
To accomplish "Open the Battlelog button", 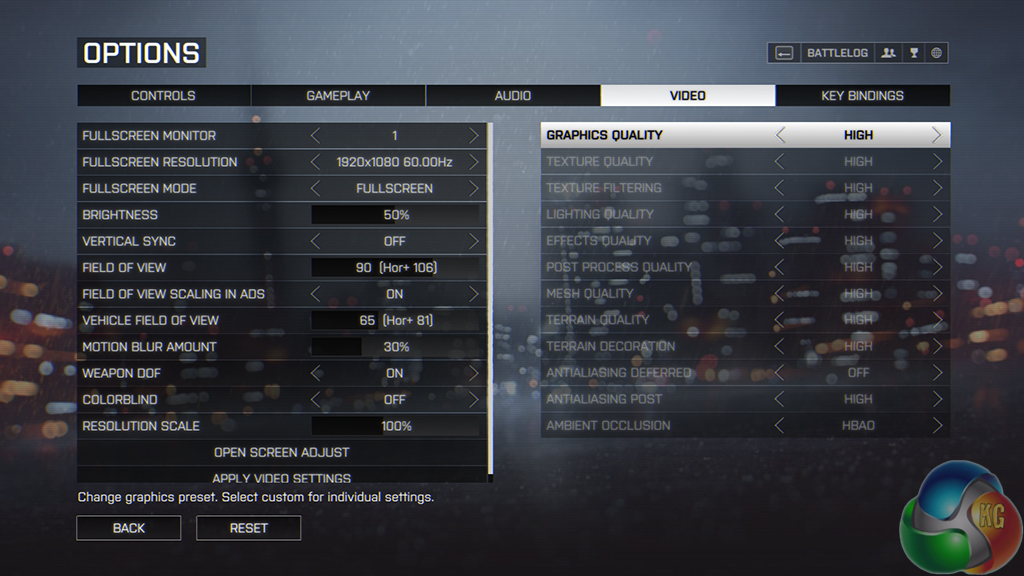I will click(x=837, y=53).
